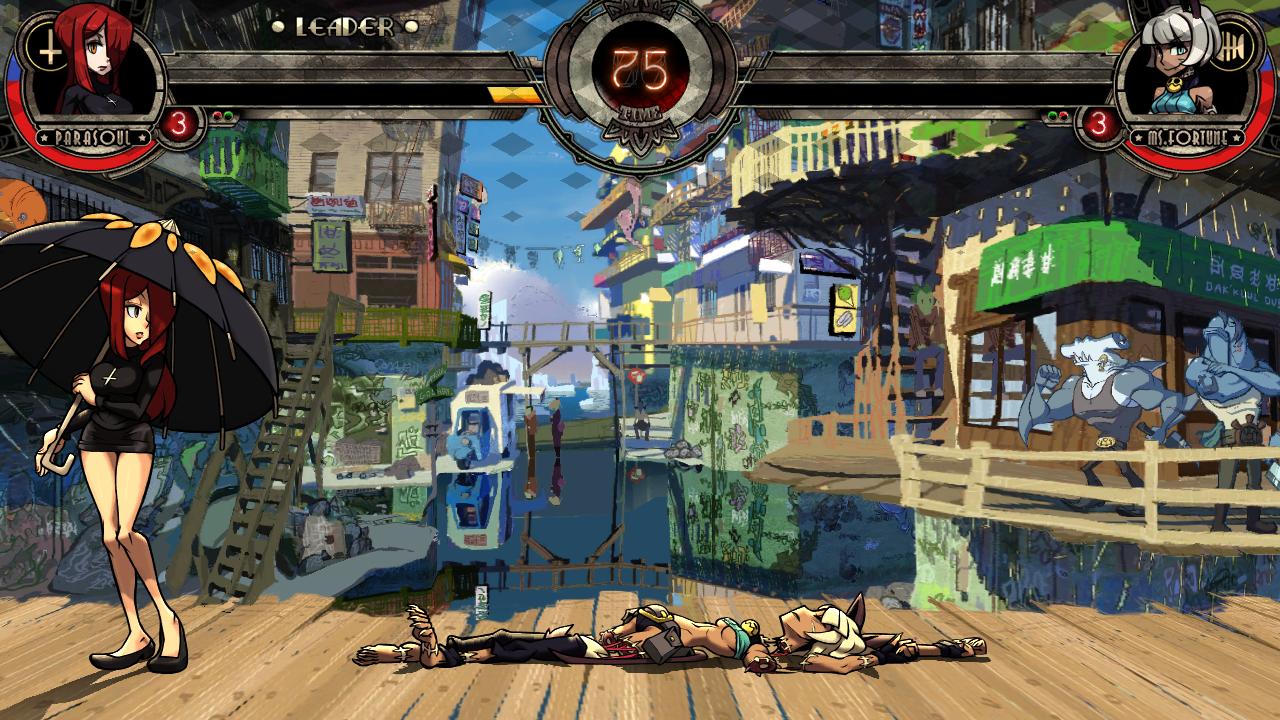Image resolution: width=1280 pixels, height=720 pixels.
Task: Select Ms. Fortune's character portrait
Action: [1185, 68]
